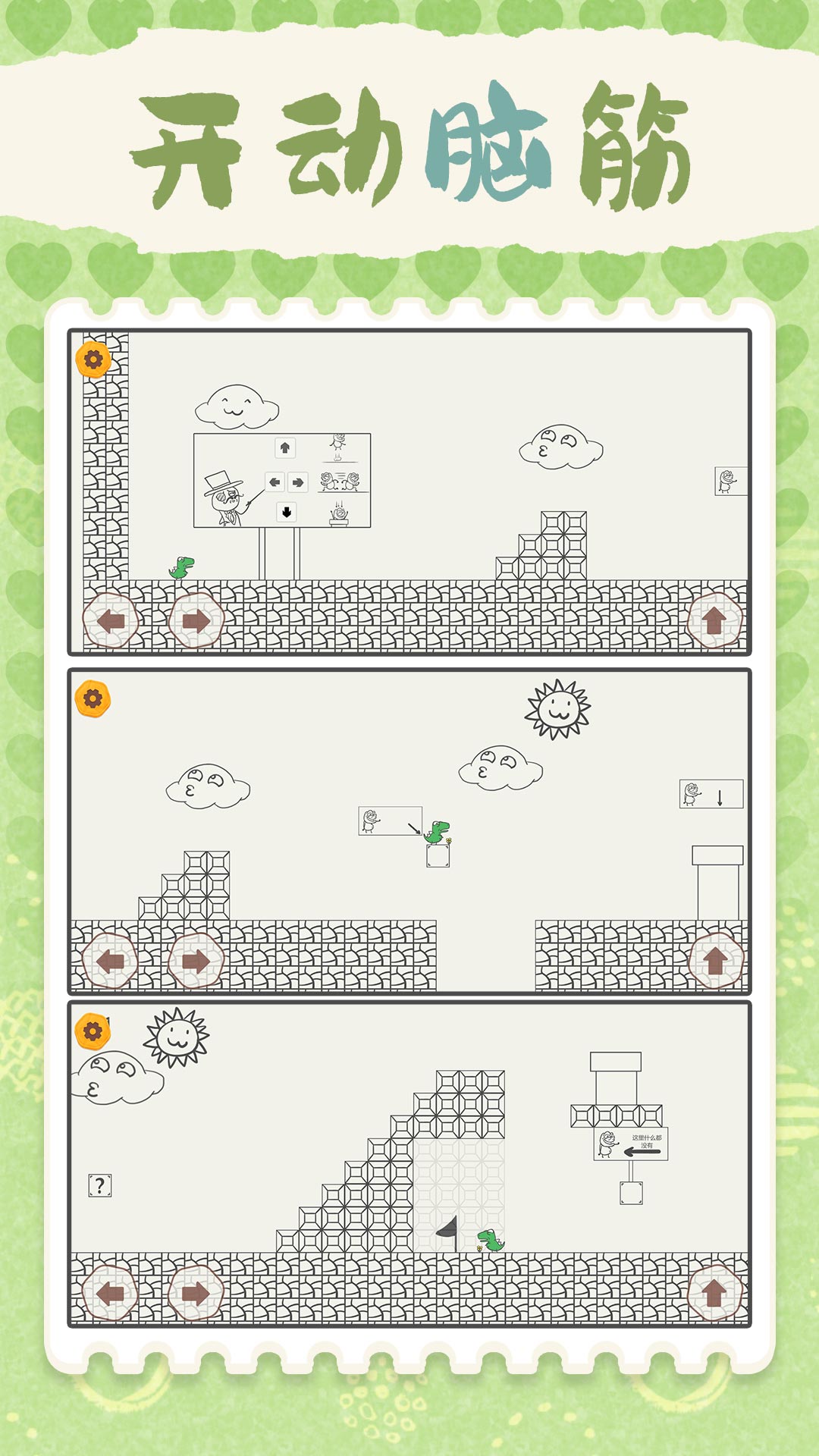Open settings gear in the floor-gap scene
Screen dimensions: 819x1456
(93, 698)
